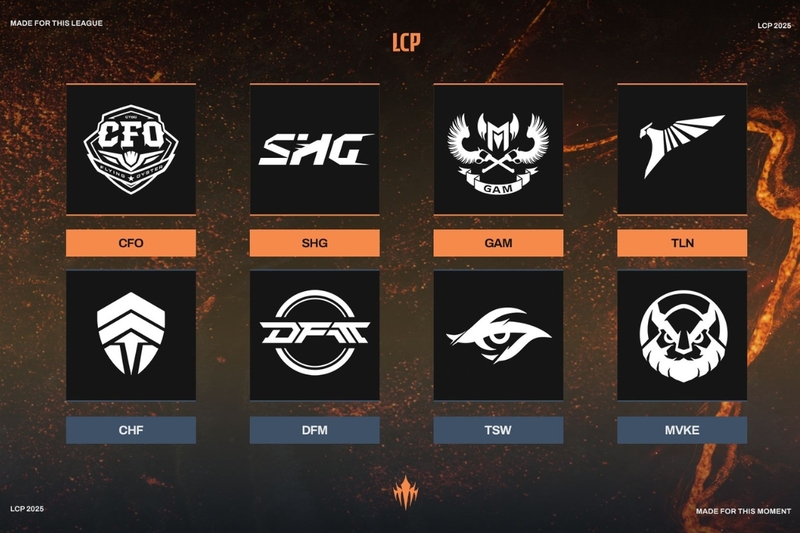The height and width of the screenshot is (533, 800).
Task: Choose the Chiefs shield logo tile
Action: coord(131,335)
